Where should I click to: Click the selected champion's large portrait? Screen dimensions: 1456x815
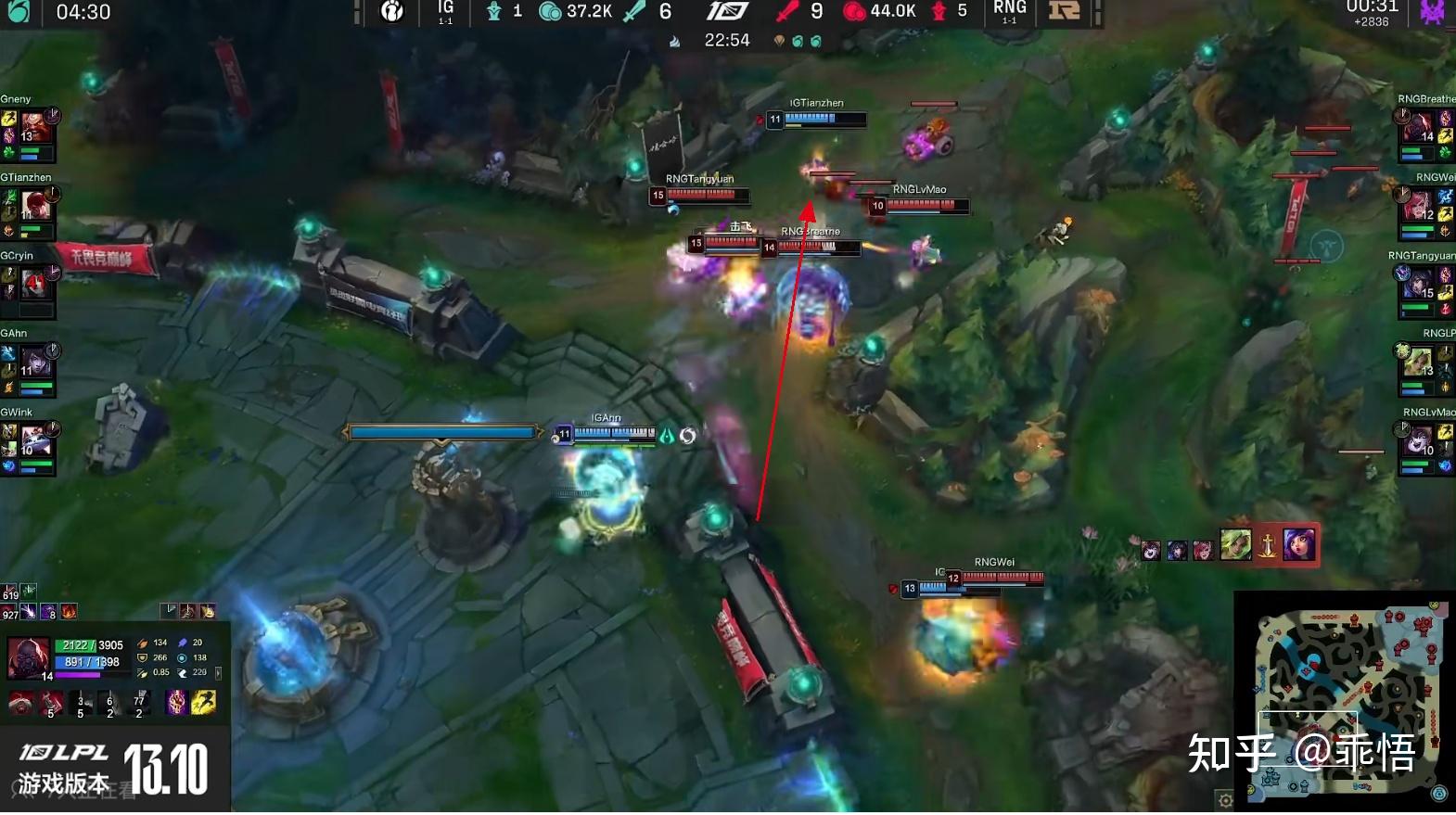[x=28, y=657]
